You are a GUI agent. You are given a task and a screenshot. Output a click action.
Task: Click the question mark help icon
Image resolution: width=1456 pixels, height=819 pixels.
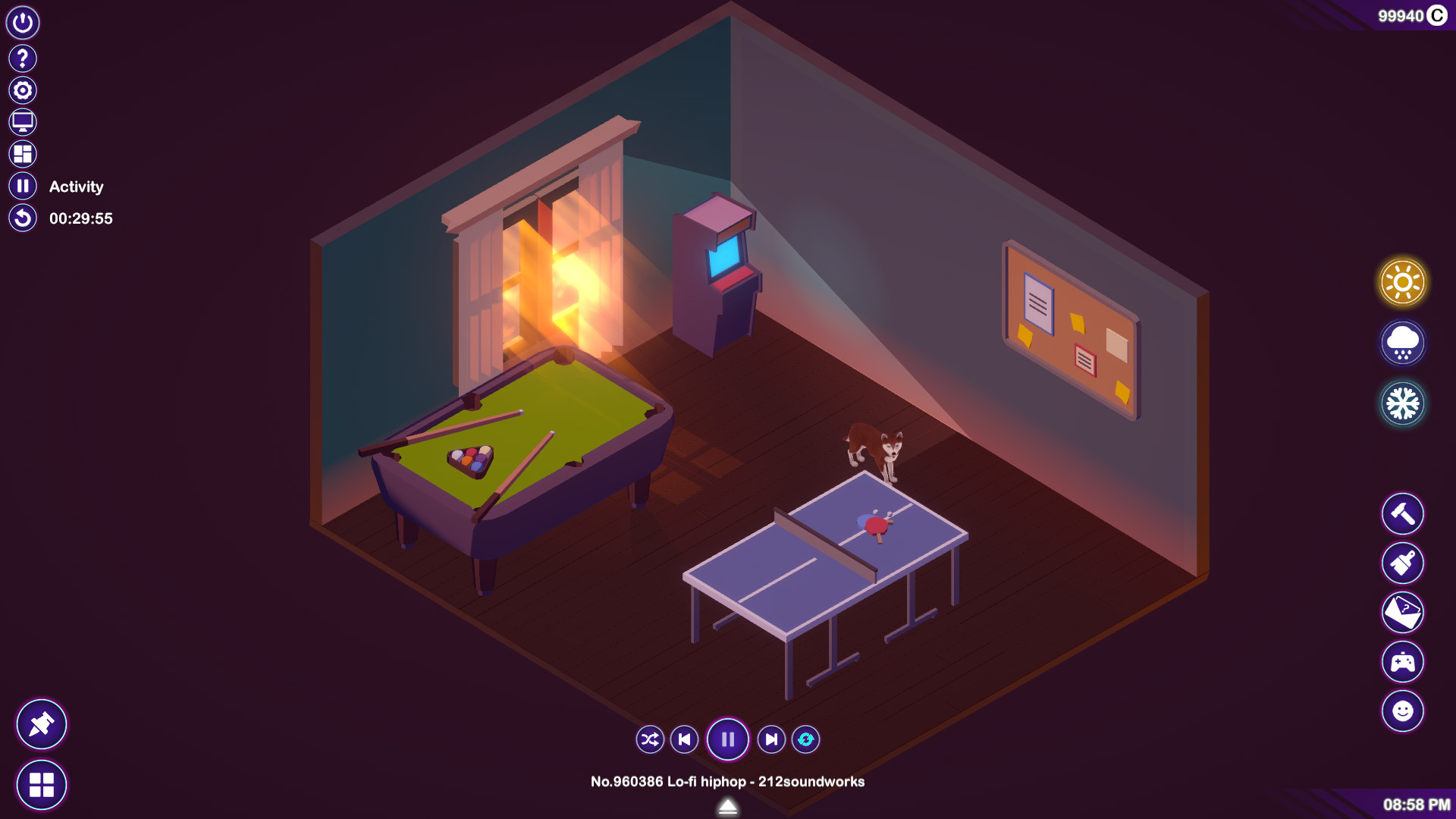tap(22, 57)
